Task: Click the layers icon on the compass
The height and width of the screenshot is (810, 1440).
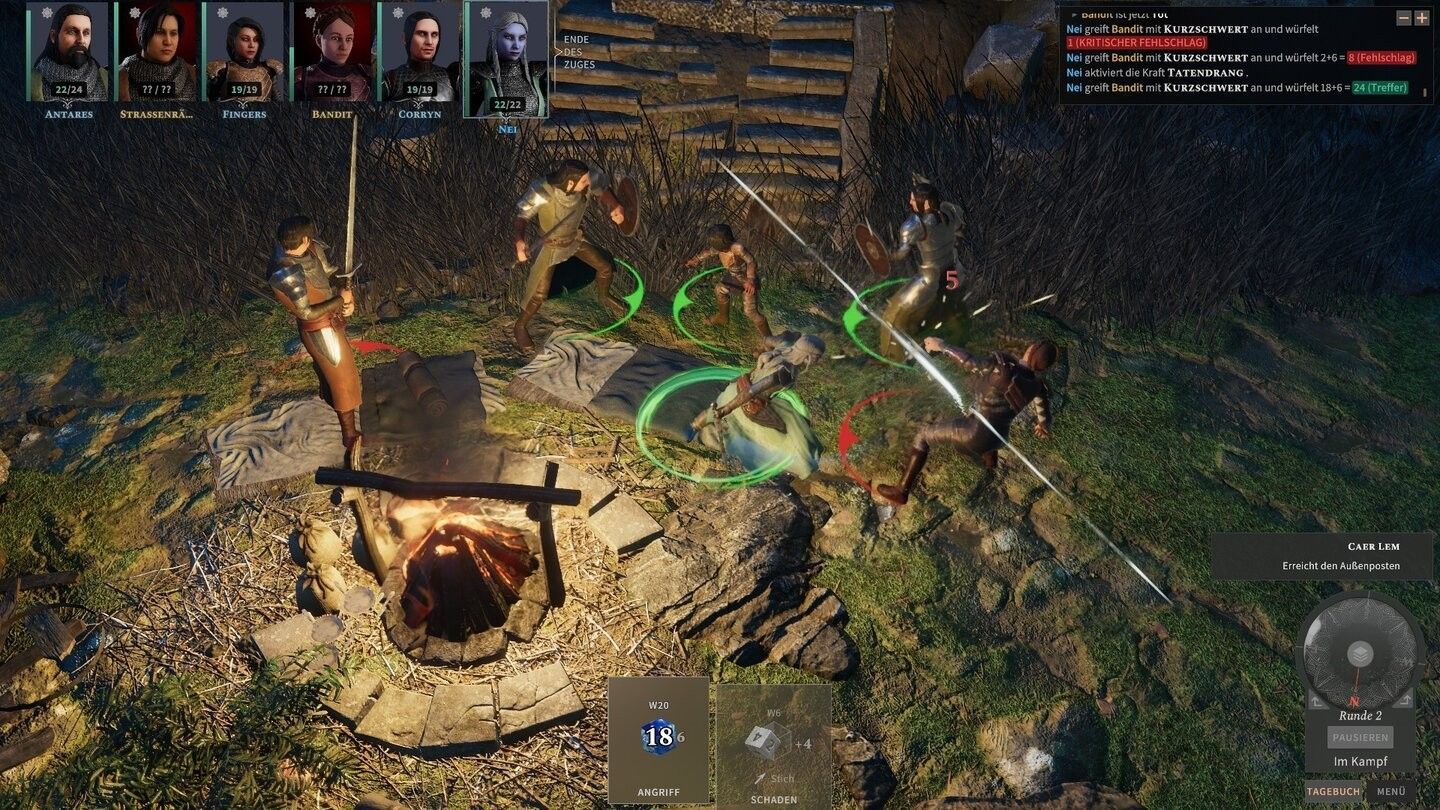Action: click(1360, 654)
